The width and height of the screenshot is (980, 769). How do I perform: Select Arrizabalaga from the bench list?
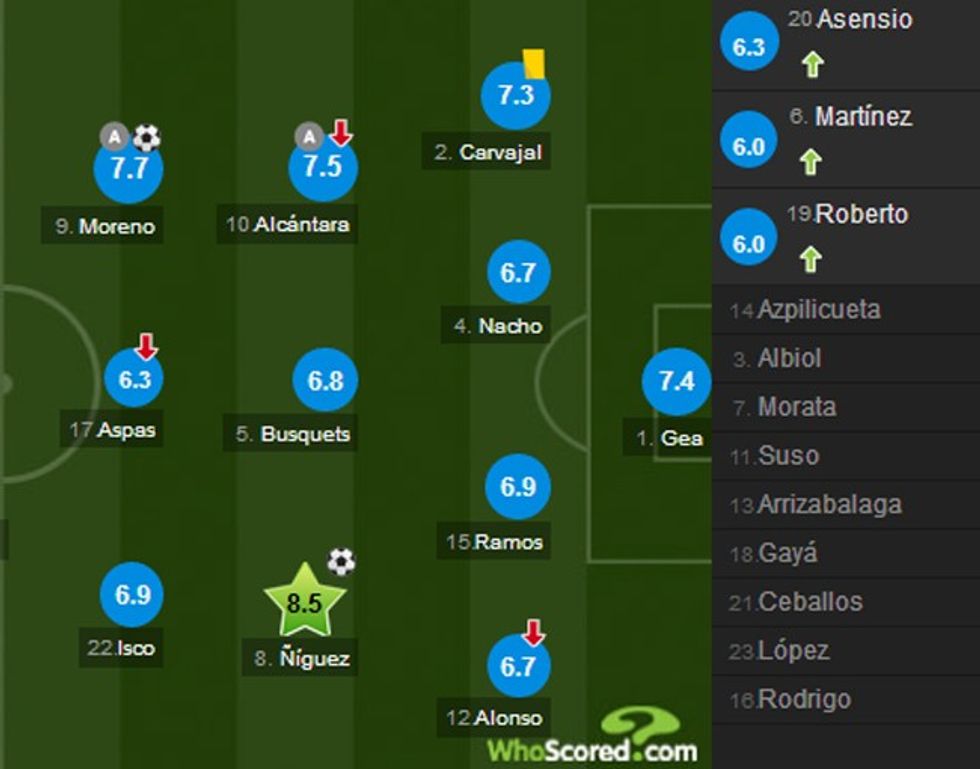829,505
